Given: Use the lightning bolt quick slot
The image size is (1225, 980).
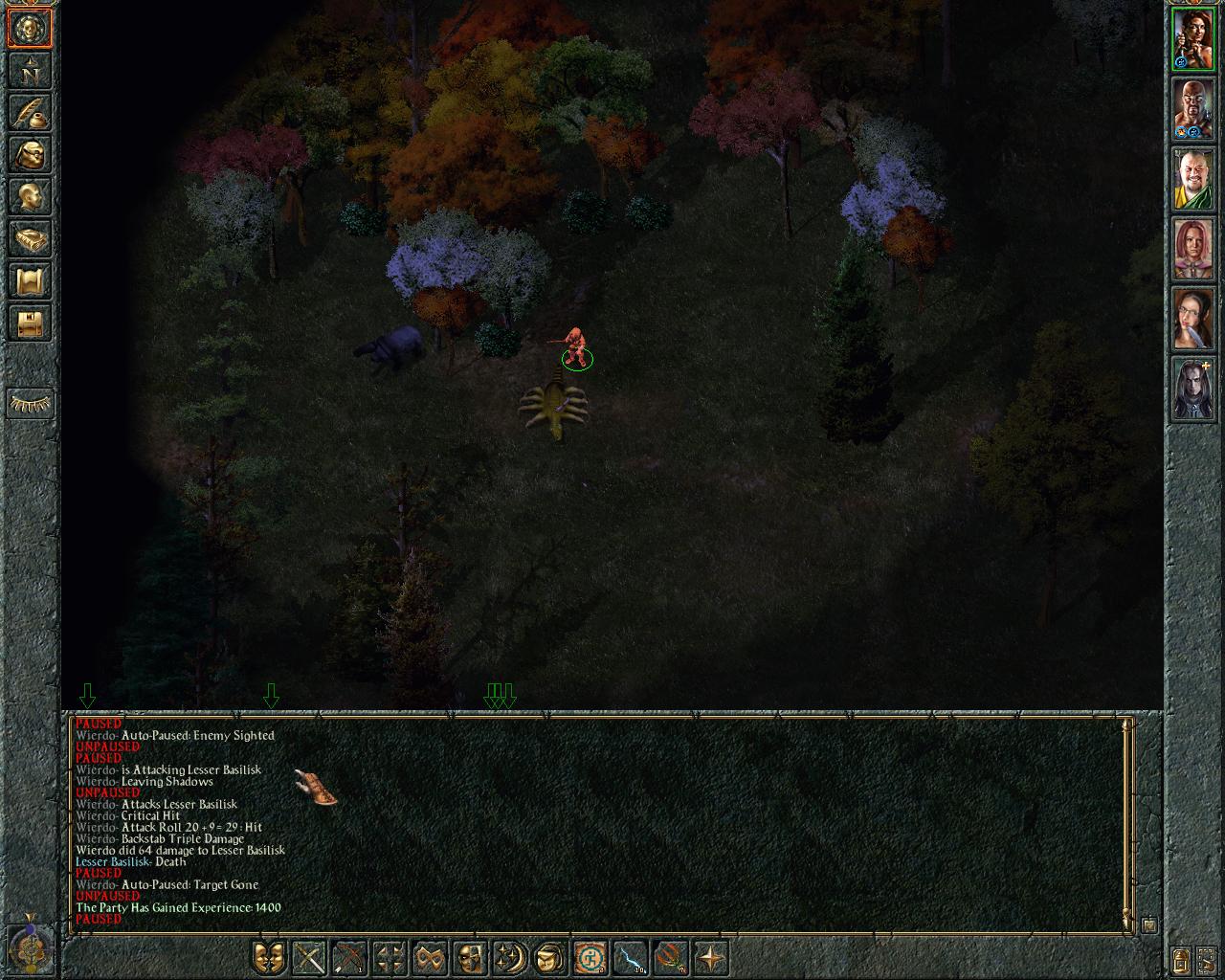Looking at the screenshot, I should point(630,957).
